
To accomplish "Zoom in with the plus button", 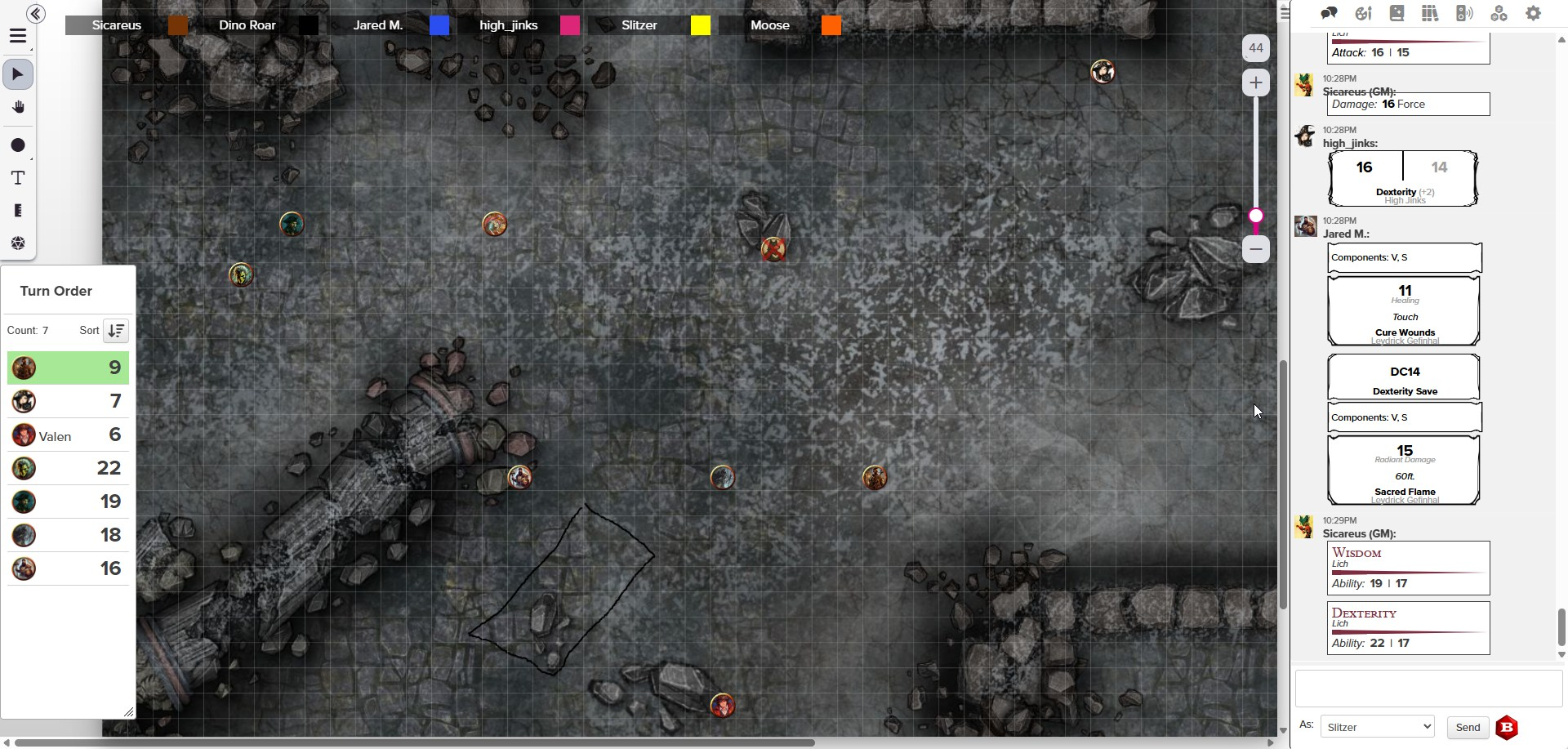I will [1255, 82].
